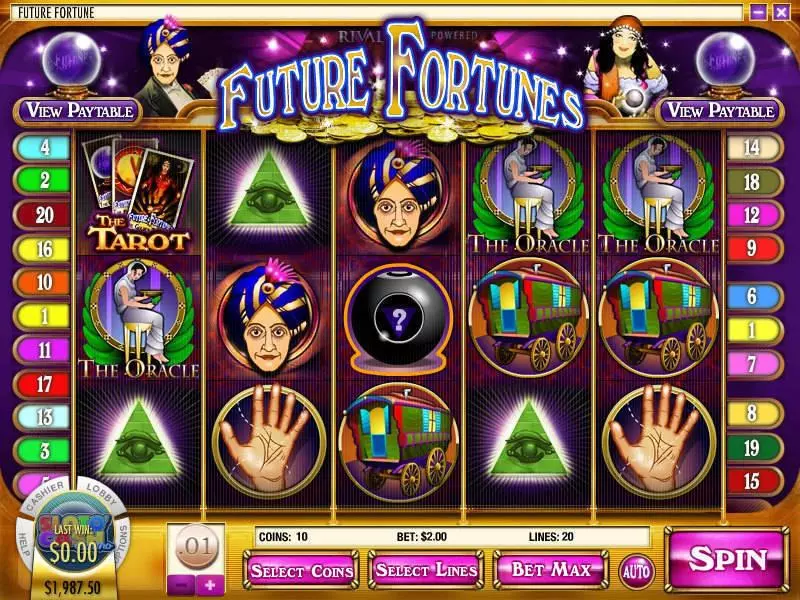Choose the Select Coins button
Image resolution: width=800 pixels, height=600 pixels.
pyautogui.click(x=302, y=571)
